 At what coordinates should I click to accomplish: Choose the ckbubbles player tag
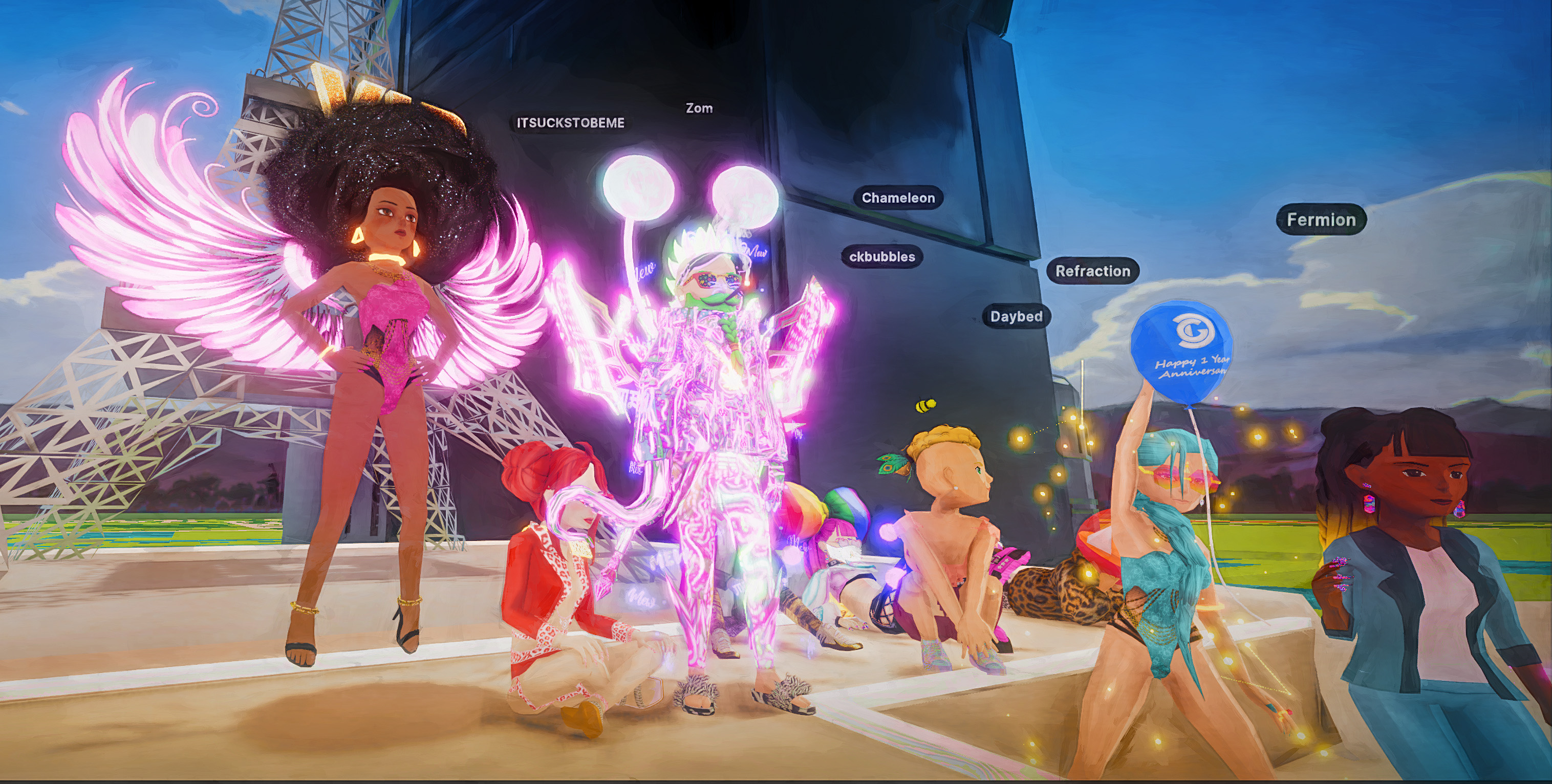pos(881,256)
